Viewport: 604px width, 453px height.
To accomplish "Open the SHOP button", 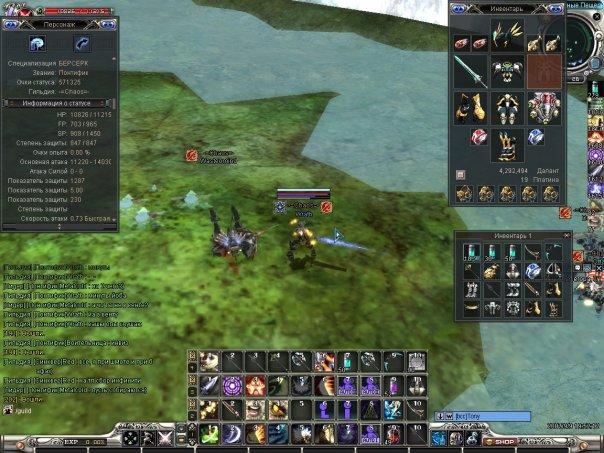I will tap(502, 441).
